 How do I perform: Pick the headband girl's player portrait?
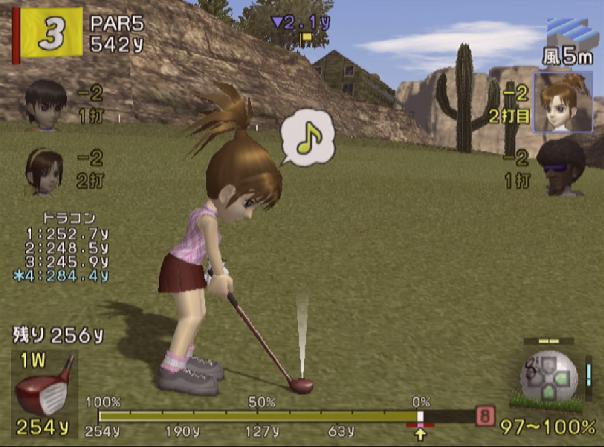44,168
